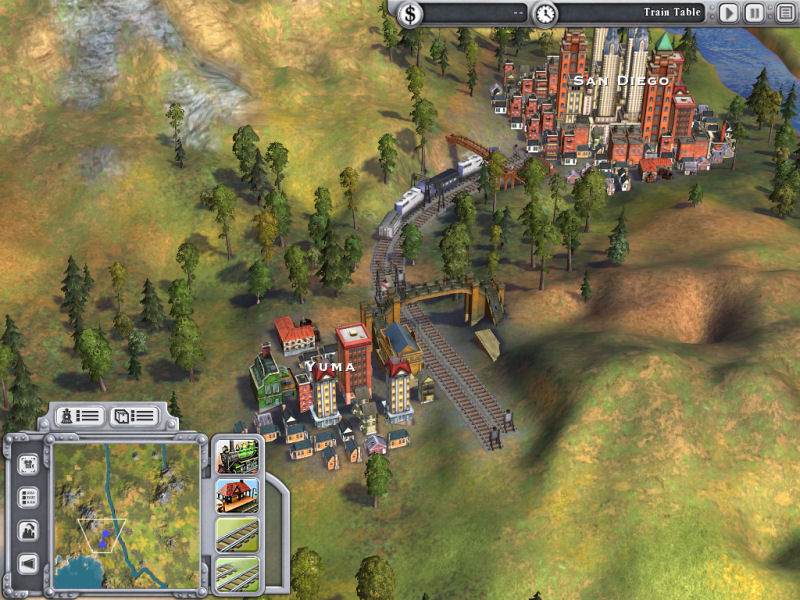This screenshot has height=600, width=800.
Task: Open the train list tab
Action: (x=79, y=415)
